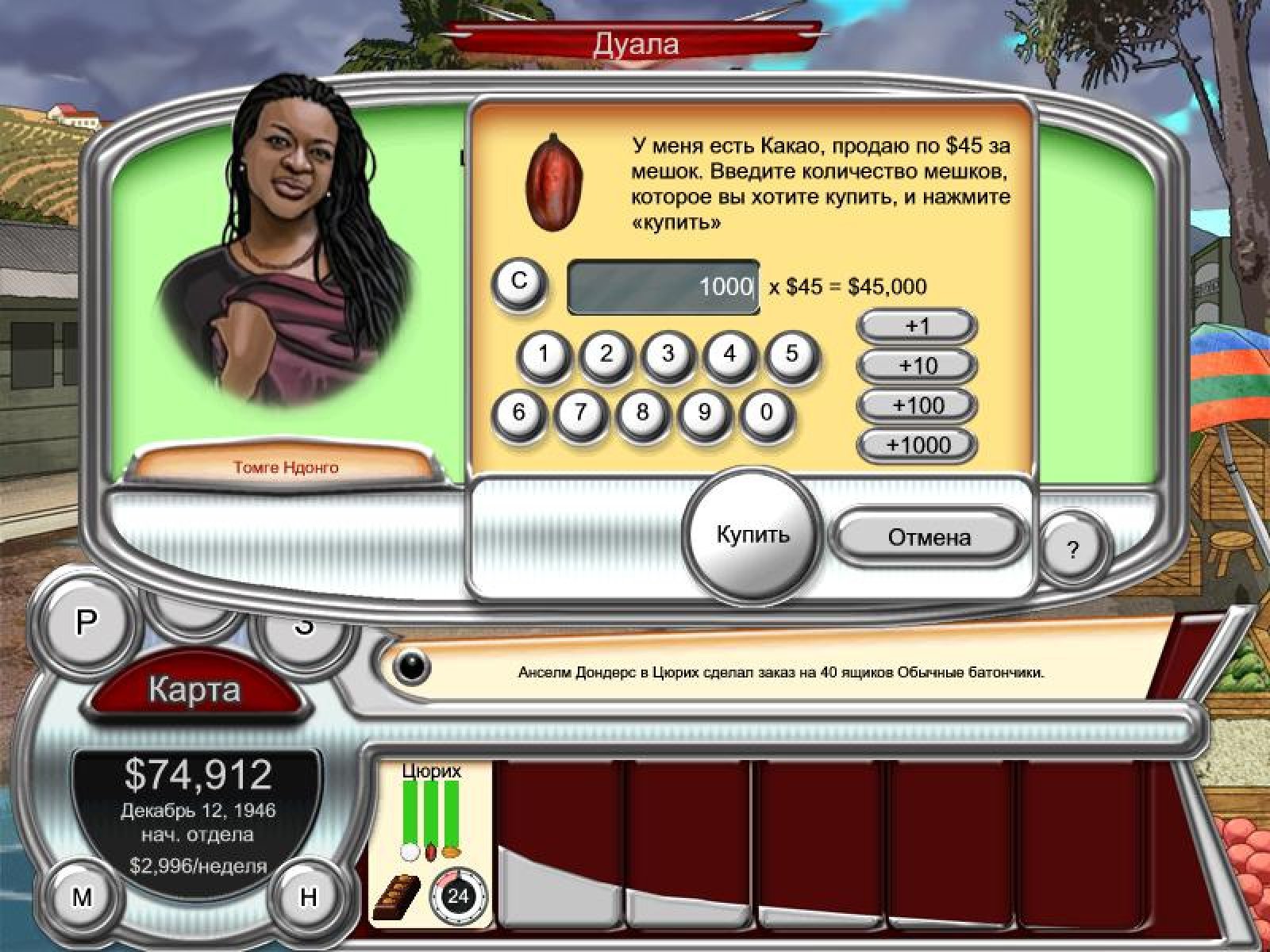This screenshot has width=1270, height=952.
Task: Add 1000 bags with +1000
Action: pos(918,444)
